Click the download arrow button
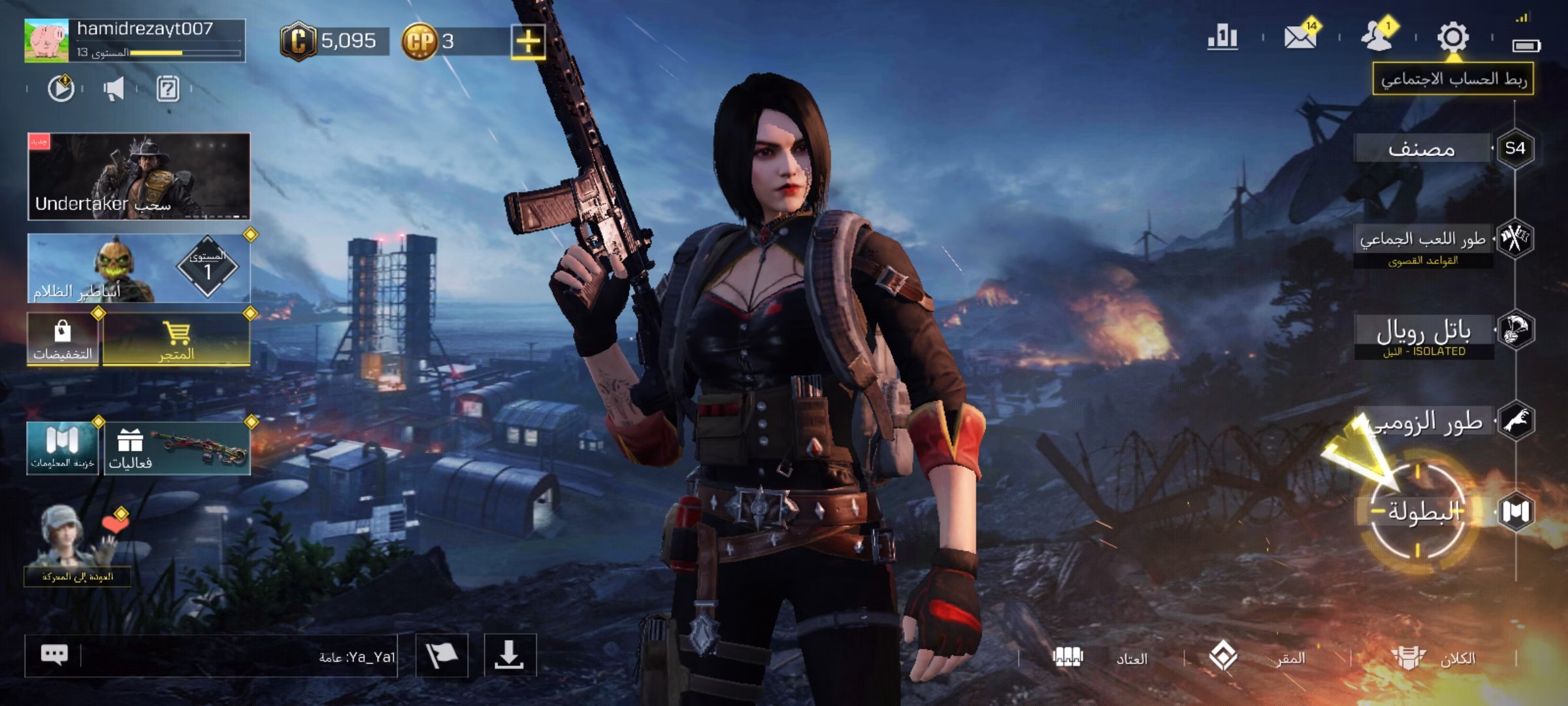 (x=510, y=655)
